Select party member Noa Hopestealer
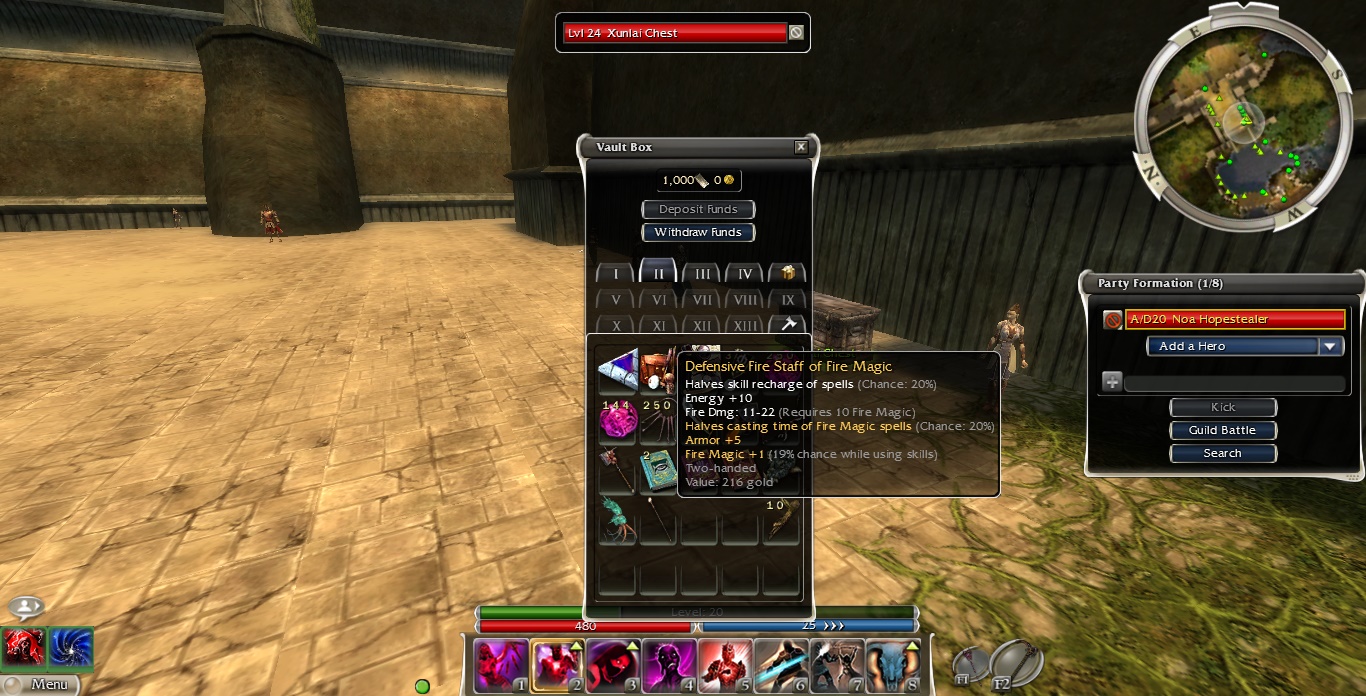 [1235, 319]
